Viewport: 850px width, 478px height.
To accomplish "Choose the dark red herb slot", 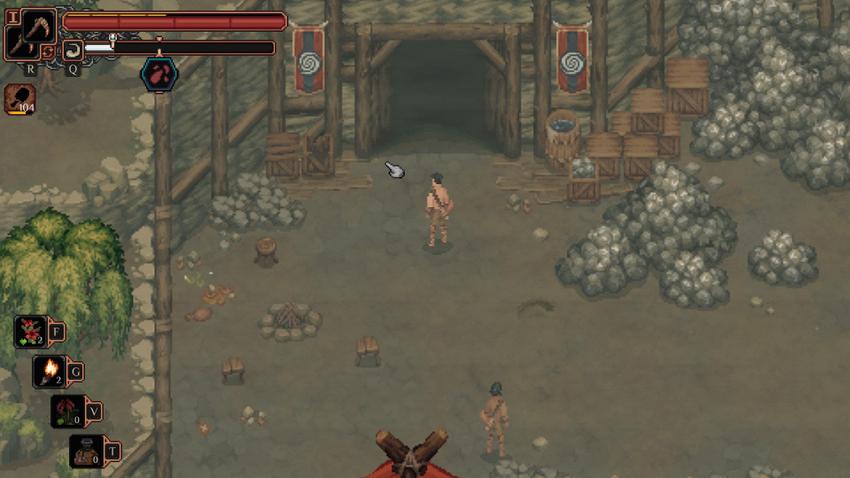I will pyautogui.click(x=68, y=411).
